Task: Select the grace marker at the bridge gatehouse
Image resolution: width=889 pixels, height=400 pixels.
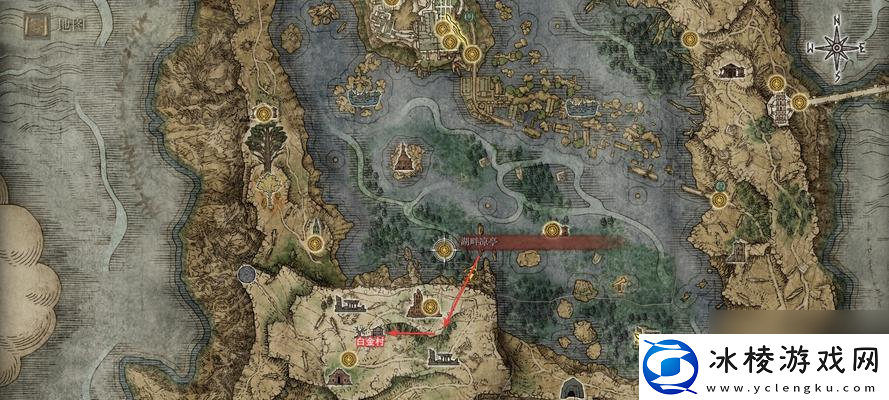Action: tap(800, 101)
